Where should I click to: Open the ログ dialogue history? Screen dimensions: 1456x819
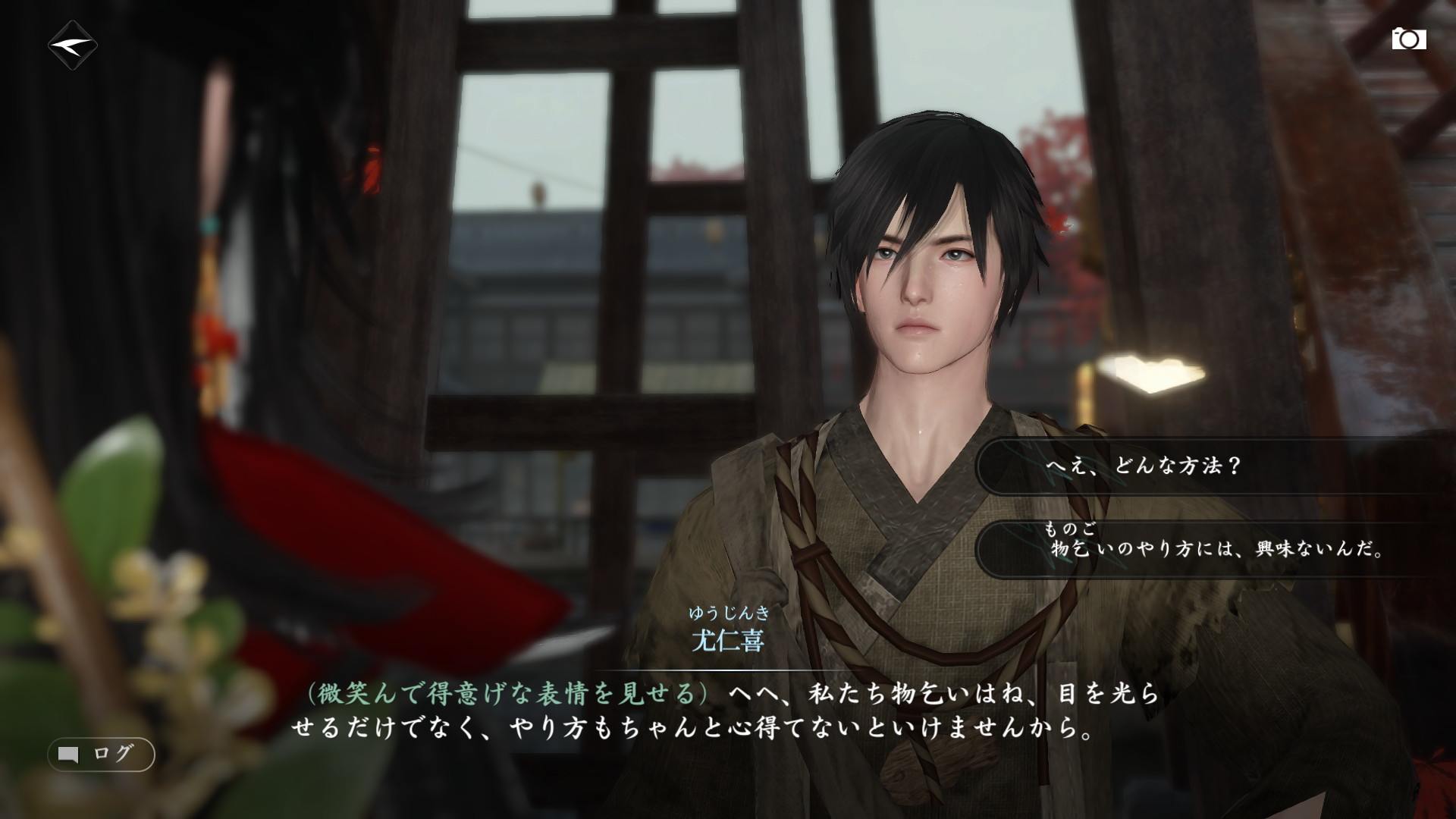102,754
